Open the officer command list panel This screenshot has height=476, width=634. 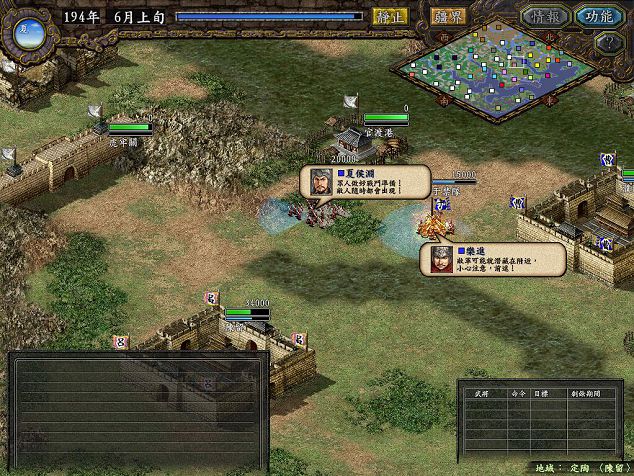pos(527,422)
